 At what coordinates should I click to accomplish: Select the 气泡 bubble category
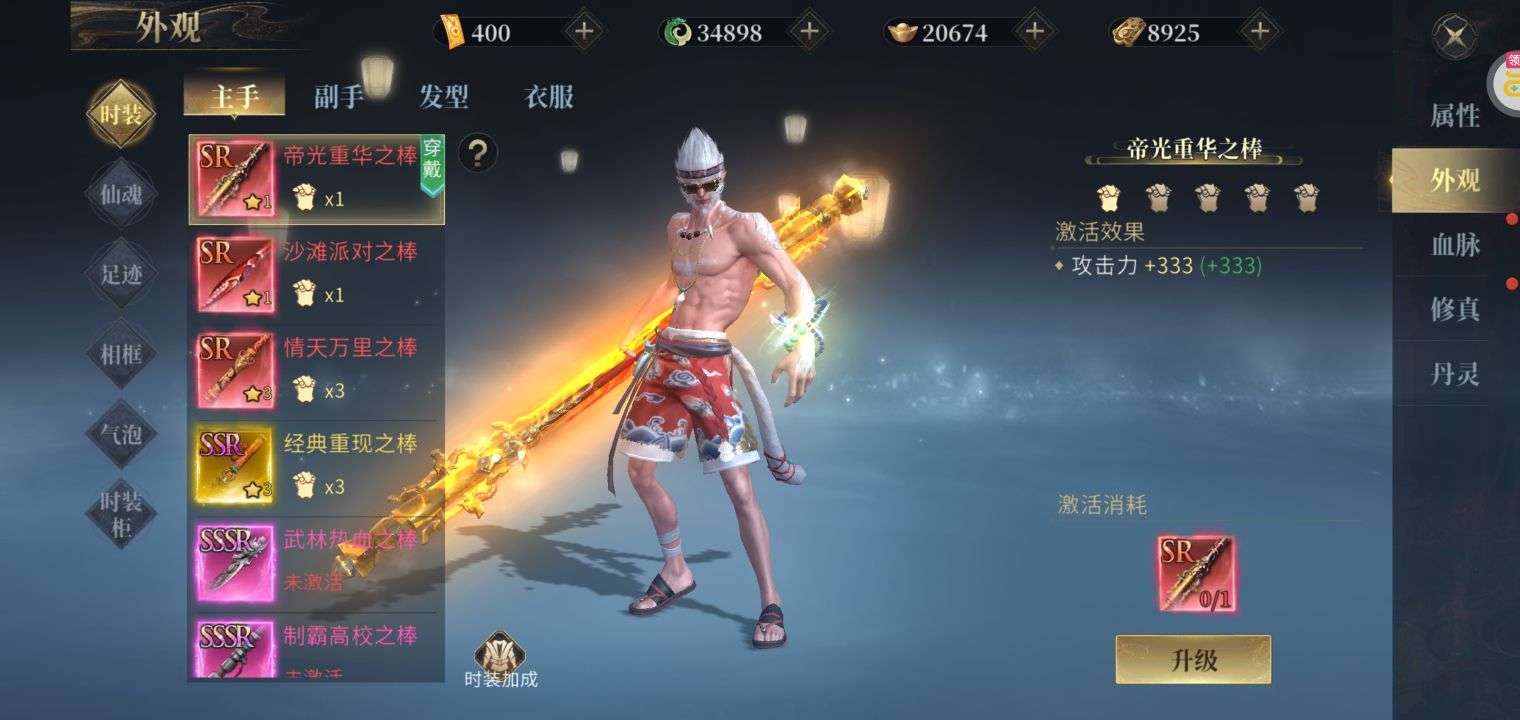(121, 433)
